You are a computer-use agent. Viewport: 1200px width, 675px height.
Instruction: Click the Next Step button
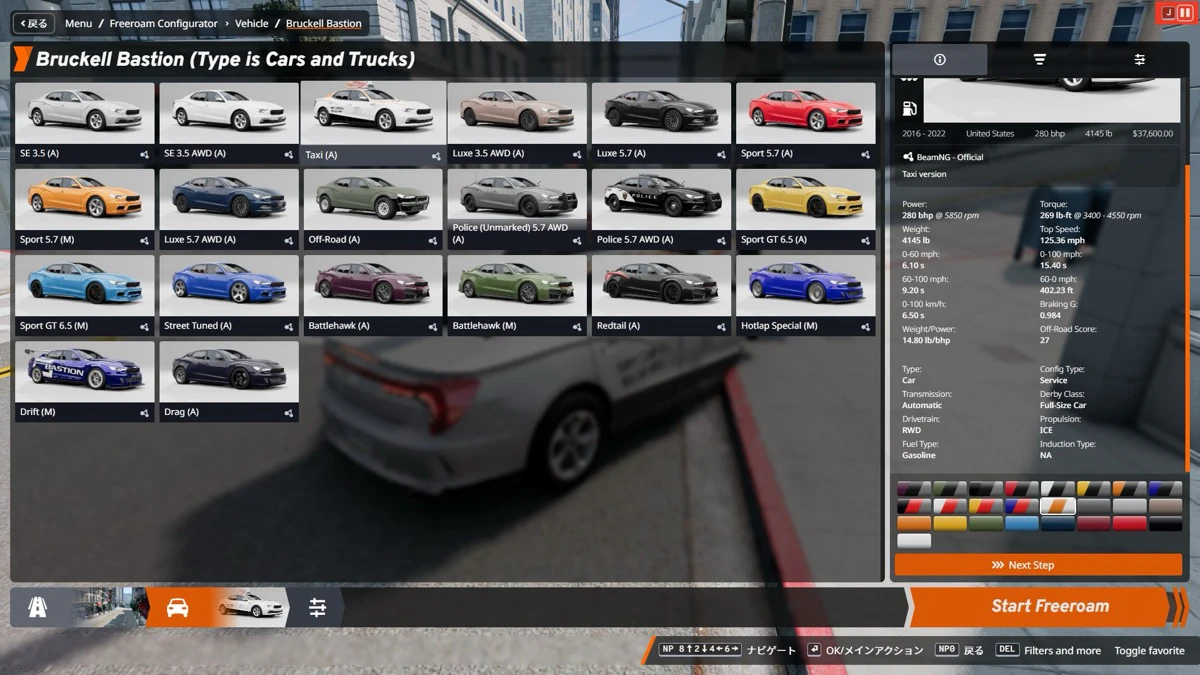[x=1038, y=565]
